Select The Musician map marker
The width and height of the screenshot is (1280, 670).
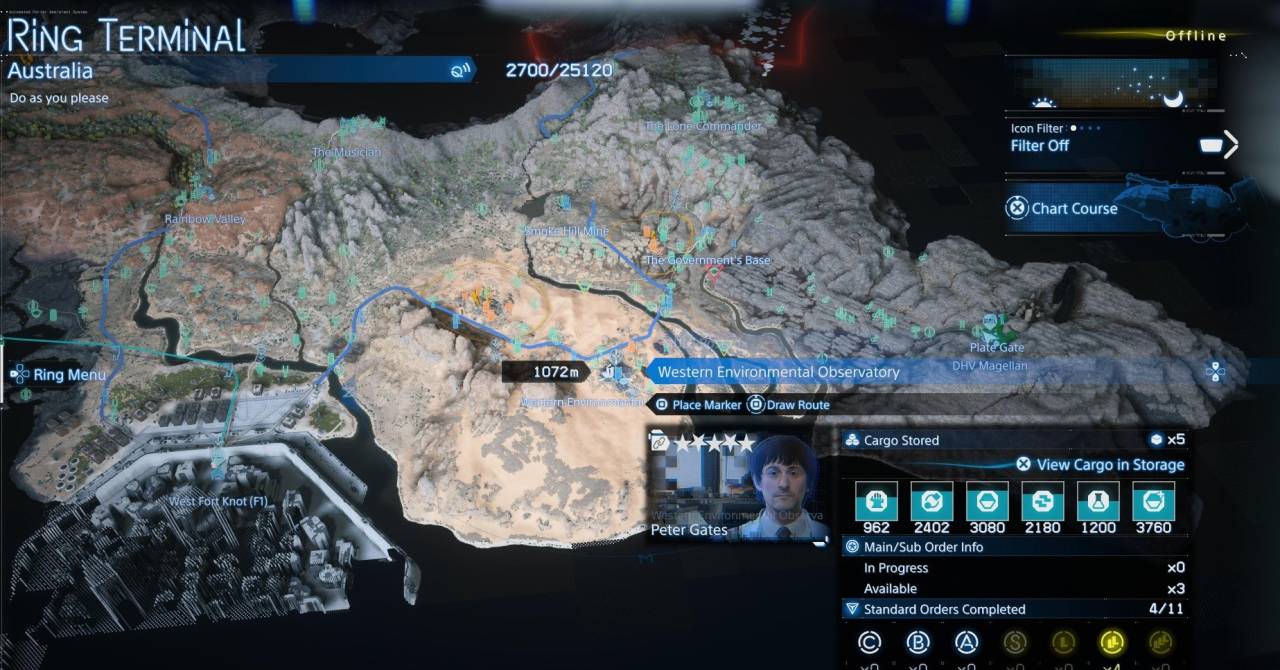click(346, 152)
